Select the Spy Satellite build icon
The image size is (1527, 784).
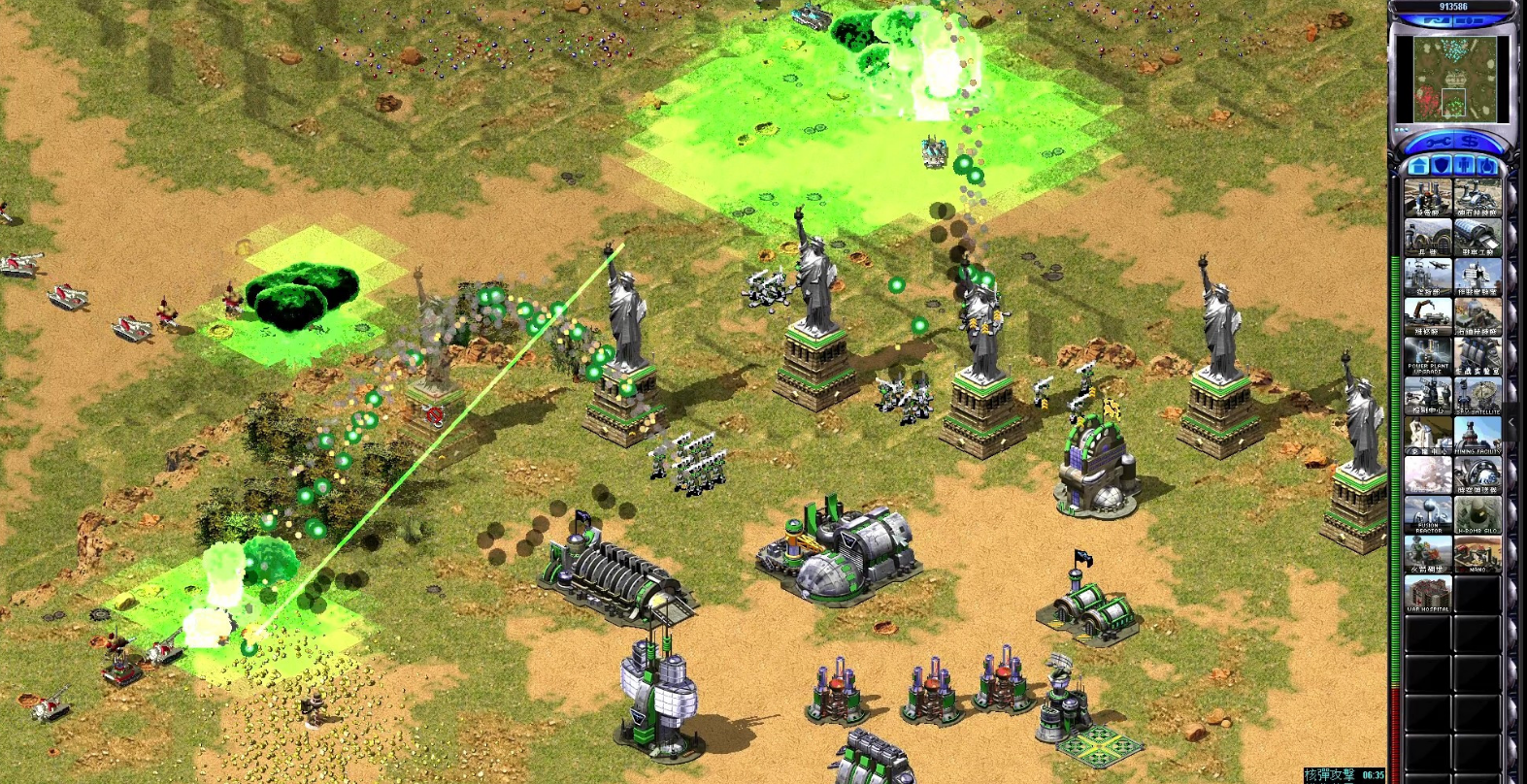coord(1477,395)
